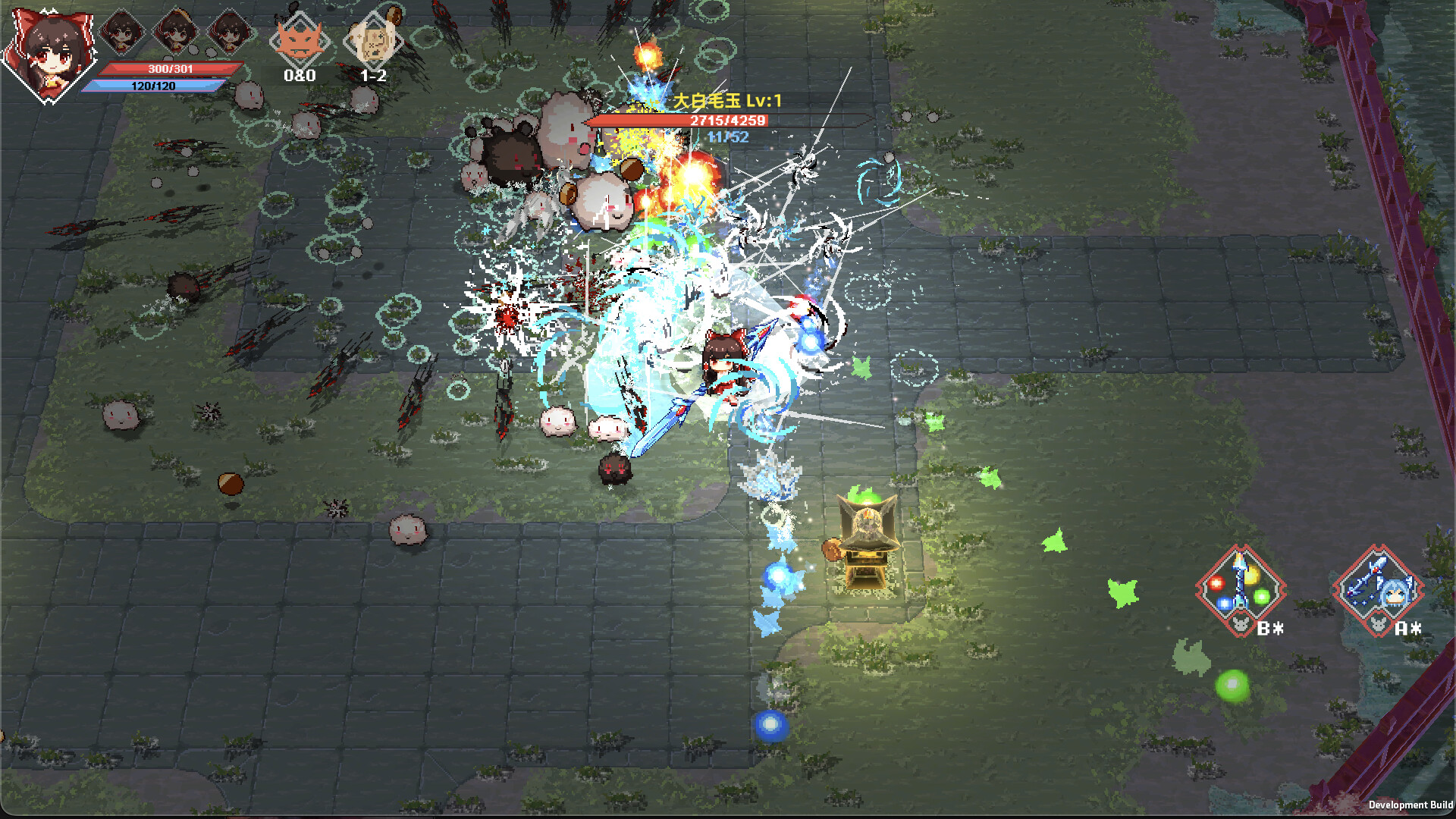Select the first small Reimu clone portrait
The width and height of the screenshot is (1456, 819).
click(x=121, y=32)
